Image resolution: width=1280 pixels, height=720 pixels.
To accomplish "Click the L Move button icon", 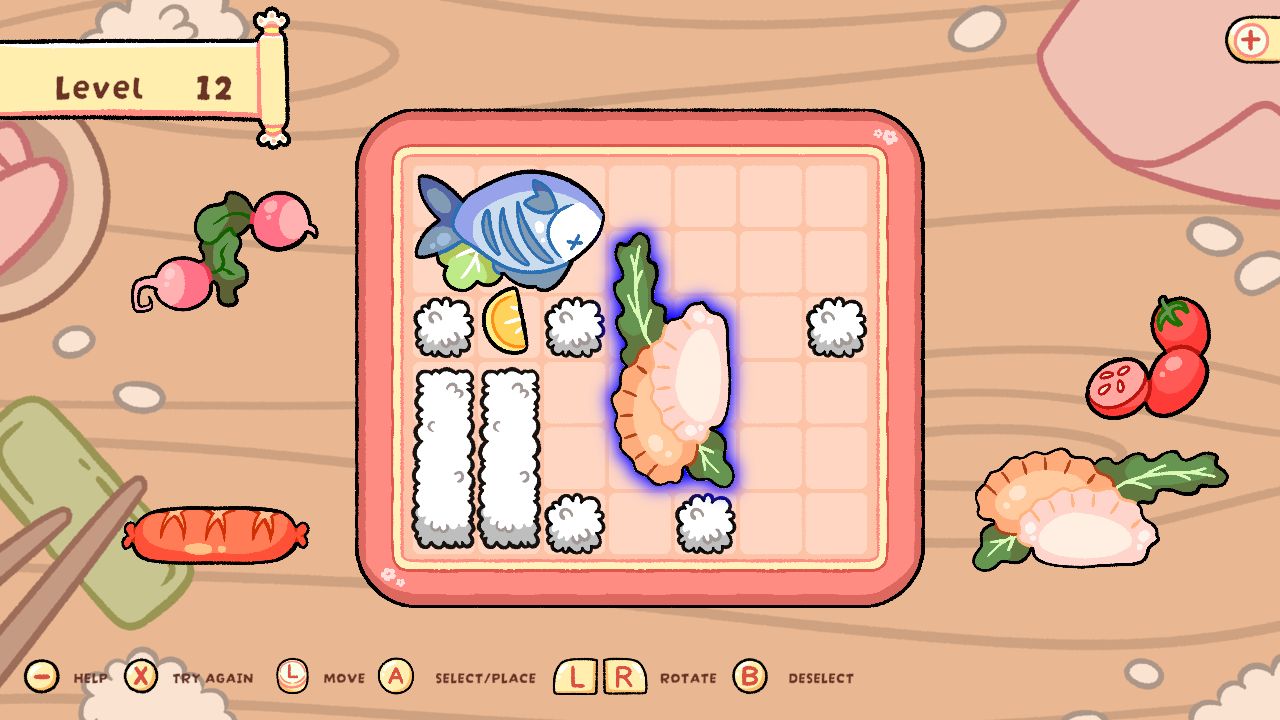I will coord(293,676).
